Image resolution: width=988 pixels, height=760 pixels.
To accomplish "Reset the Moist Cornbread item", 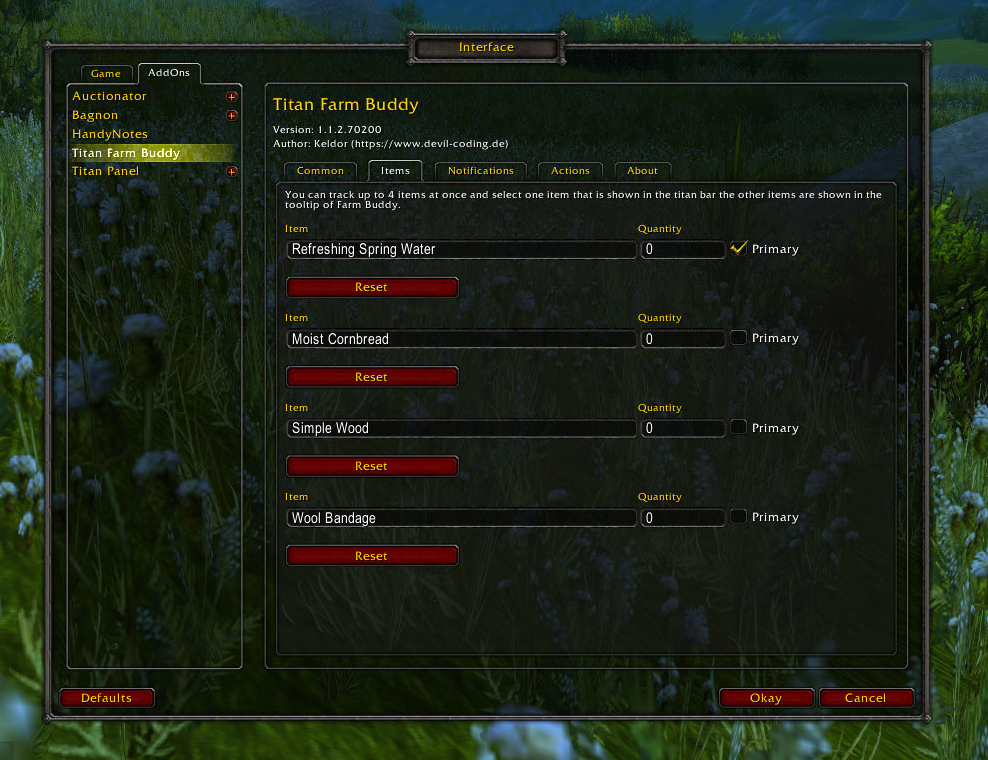I will pyautogui.click(x=372, y=377).
